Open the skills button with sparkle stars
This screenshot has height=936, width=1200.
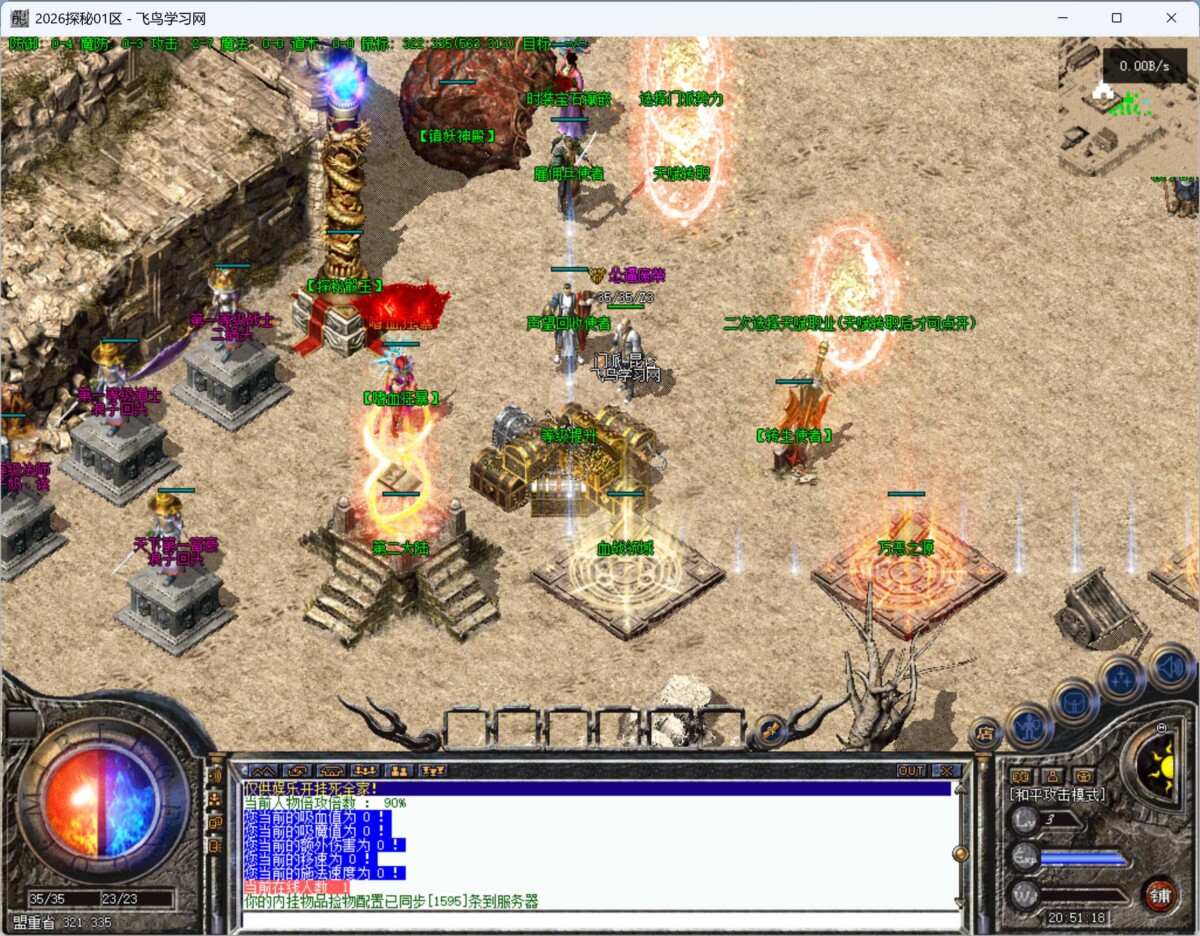1120,680
